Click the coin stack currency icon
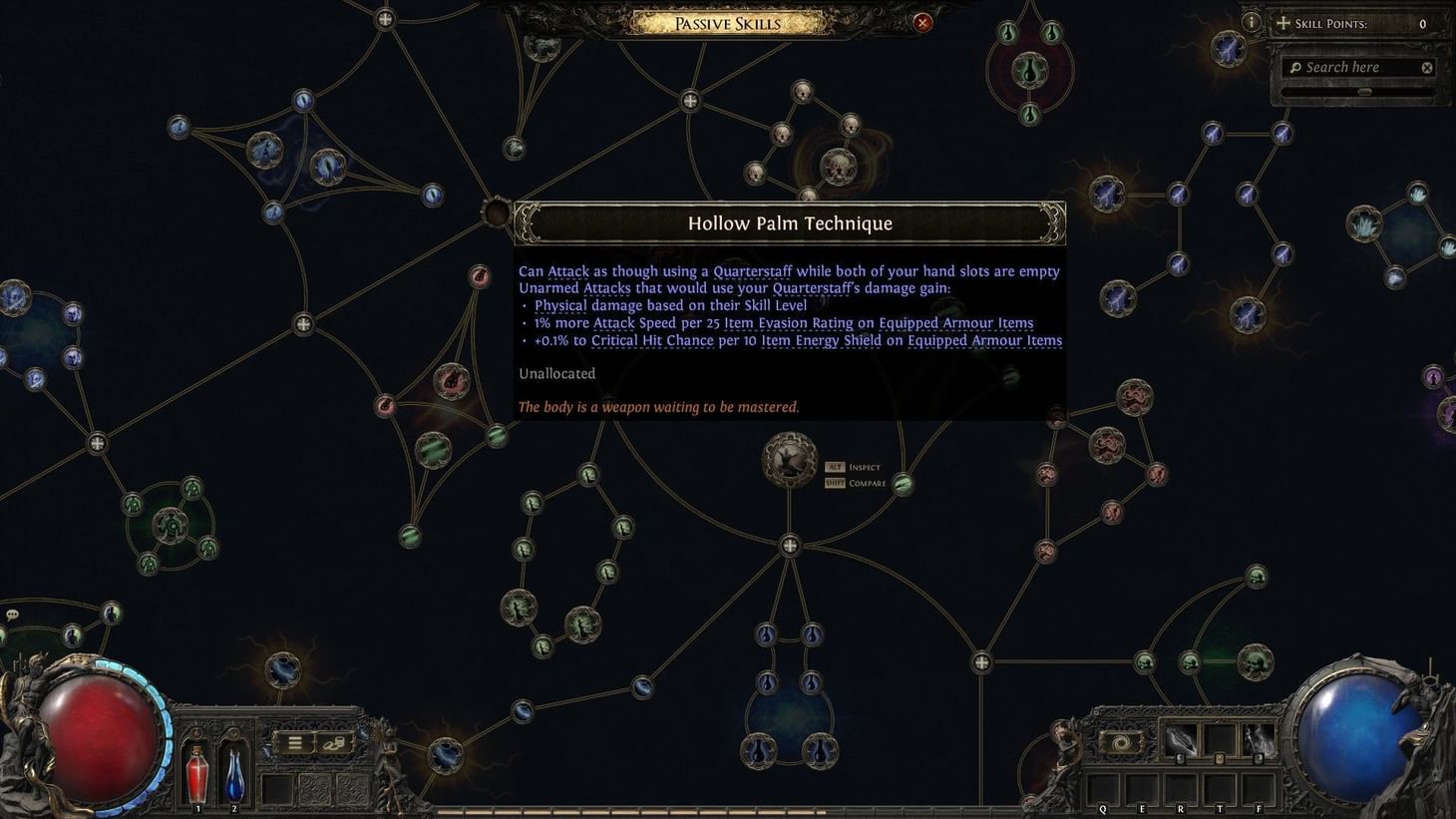This screenshot has height=819, width=1456. 334,744
